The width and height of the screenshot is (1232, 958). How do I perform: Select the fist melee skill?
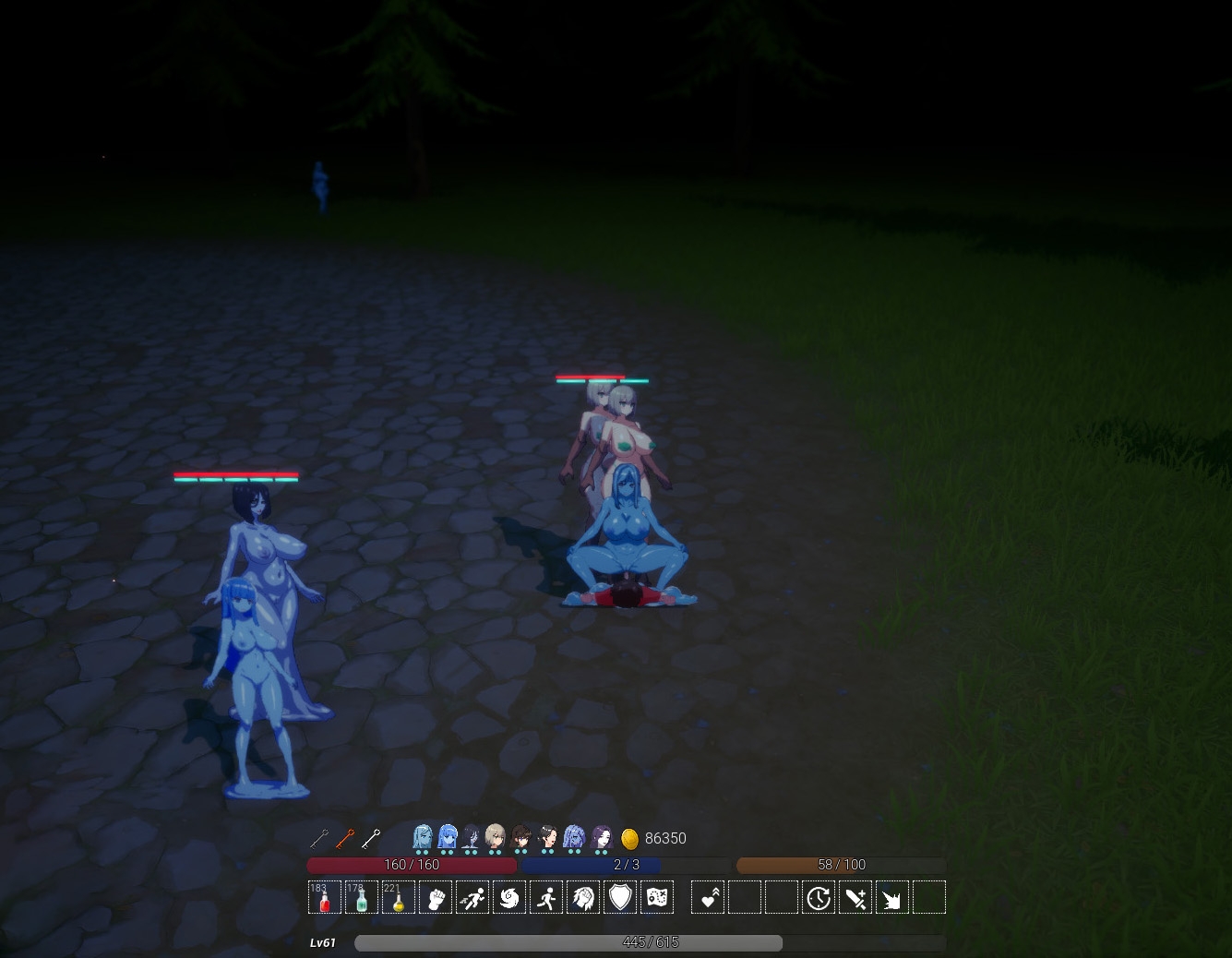[x=435, y=896]
